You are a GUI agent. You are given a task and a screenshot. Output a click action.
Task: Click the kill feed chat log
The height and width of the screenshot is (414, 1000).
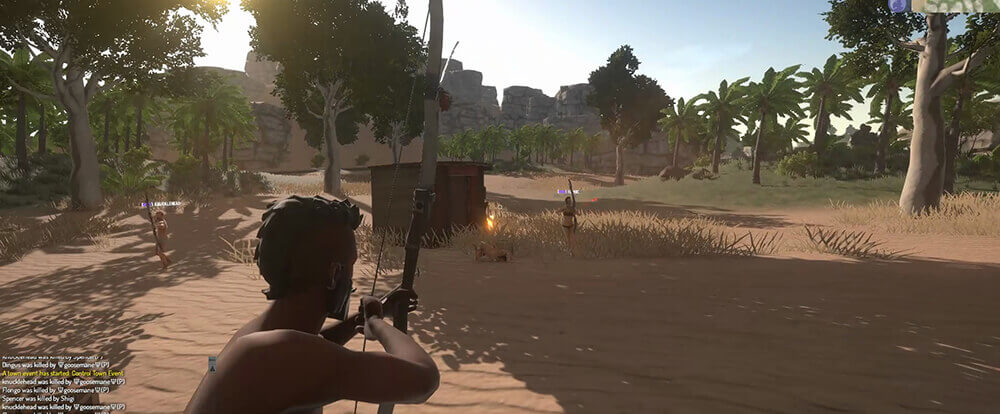click(62, 385)
